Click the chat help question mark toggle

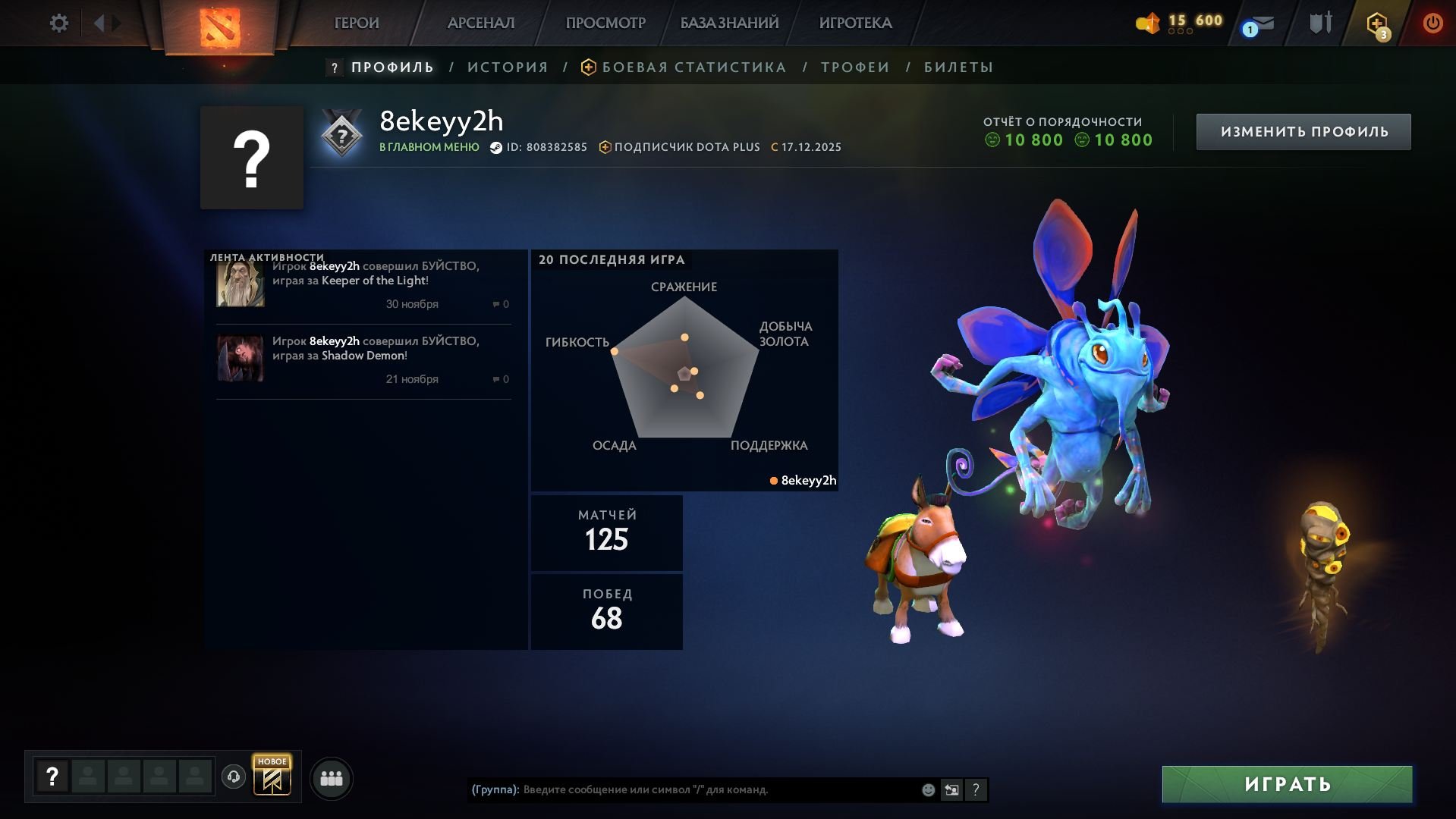coord(976,790)
